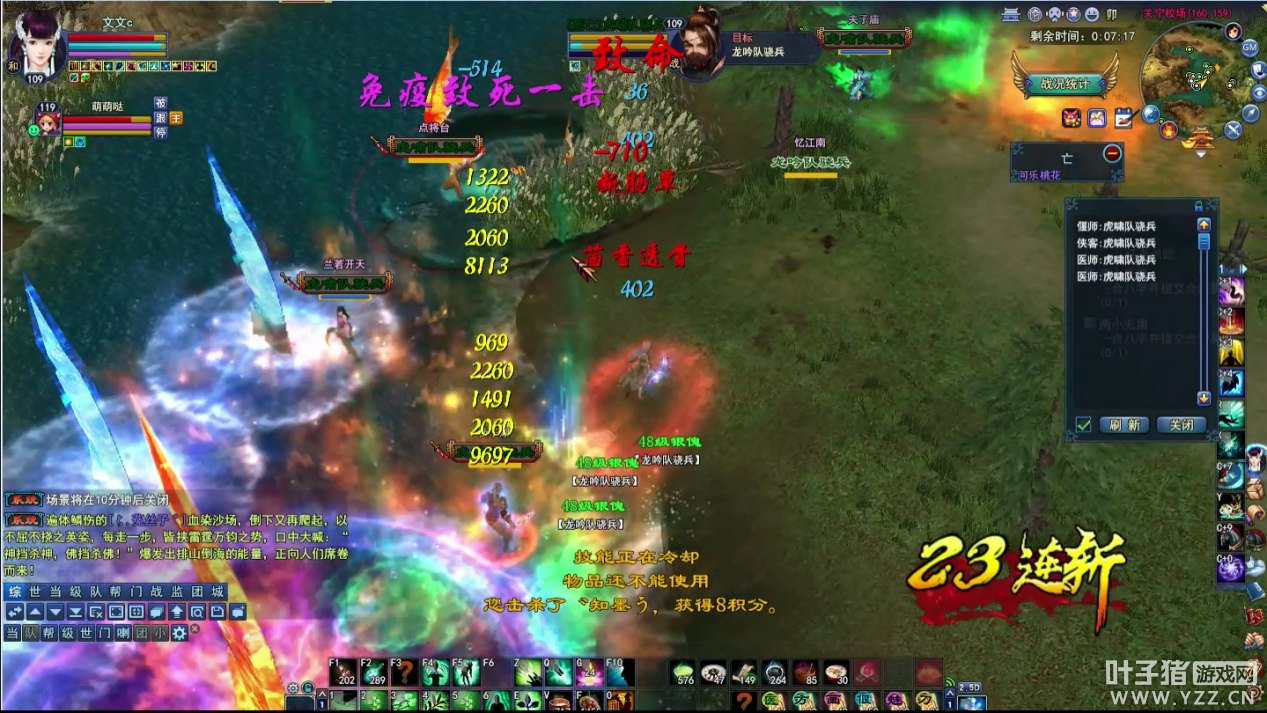Collapse the 亡 panel with red minus

point(1112,154)
